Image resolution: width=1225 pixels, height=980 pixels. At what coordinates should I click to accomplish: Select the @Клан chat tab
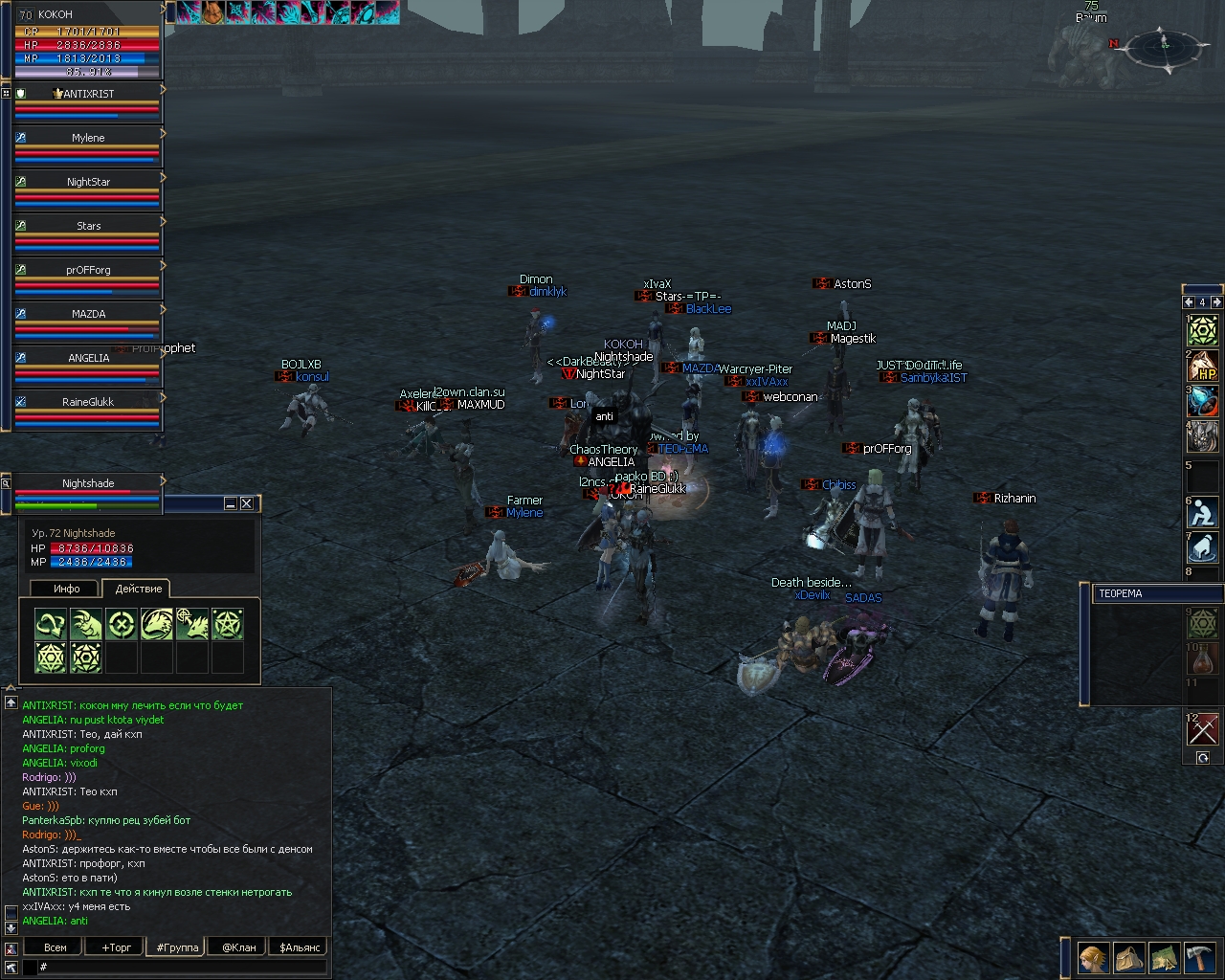(x=238, y=947)
